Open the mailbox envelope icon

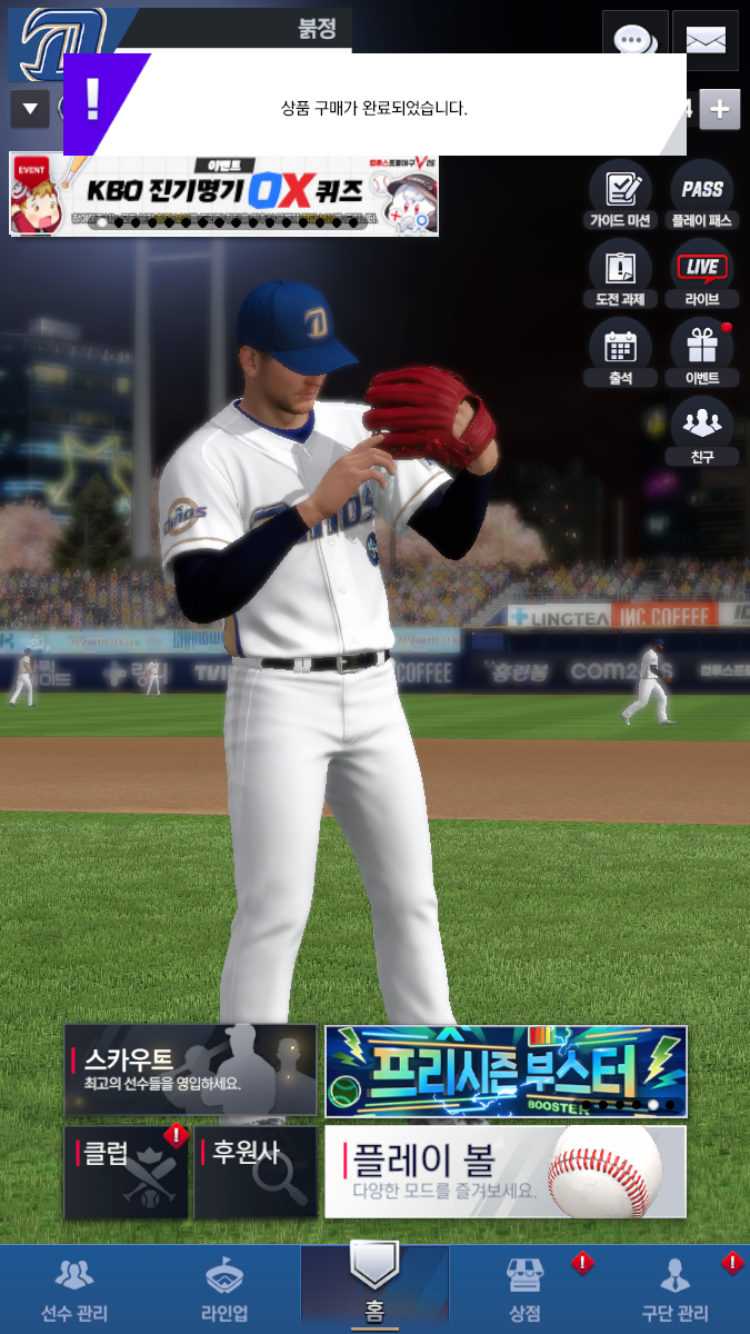[x=705, y=38]
